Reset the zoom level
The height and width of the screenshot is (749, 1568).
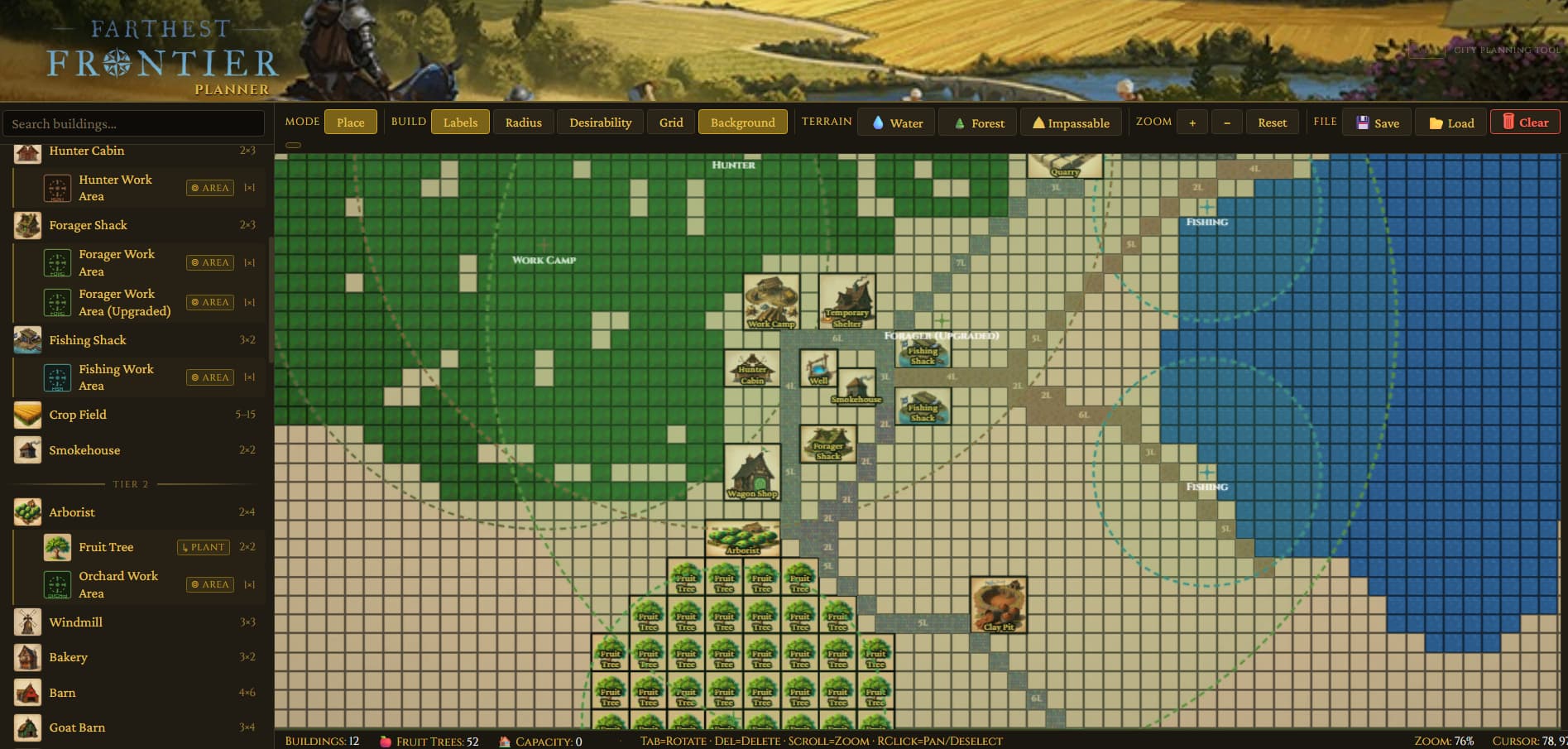point(1272,122)
